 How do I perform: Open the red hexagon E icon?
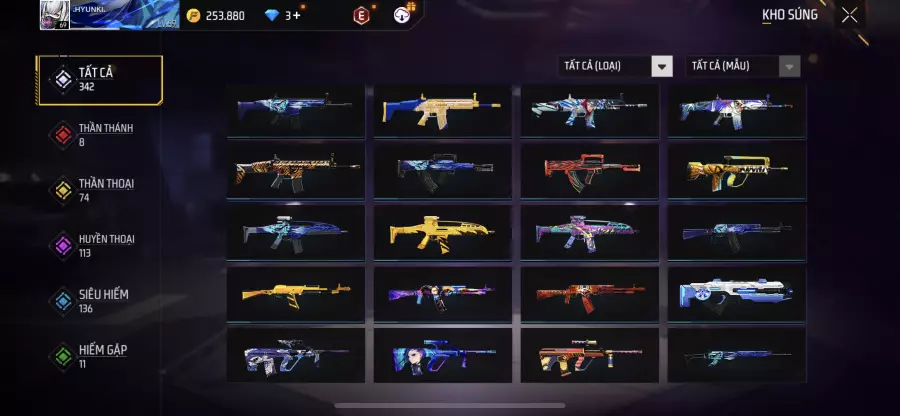(361, 15)
